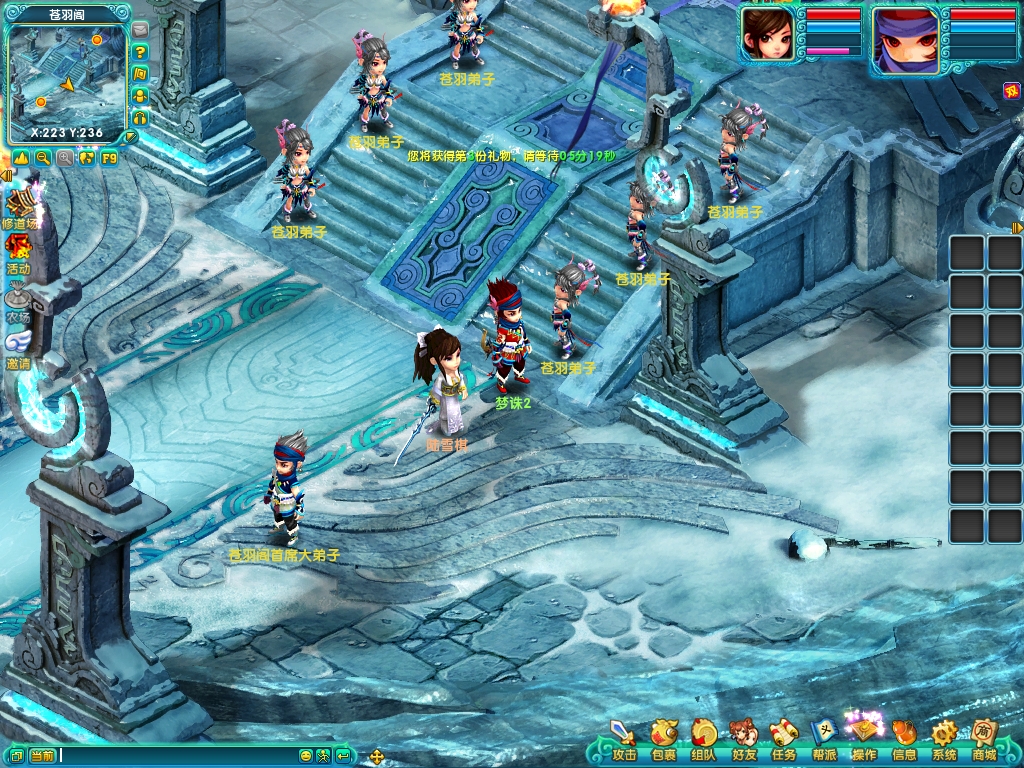Open the 活动 events icon
The height and width of the screenshot is (768, 1024).
click(x=18, y=253)
